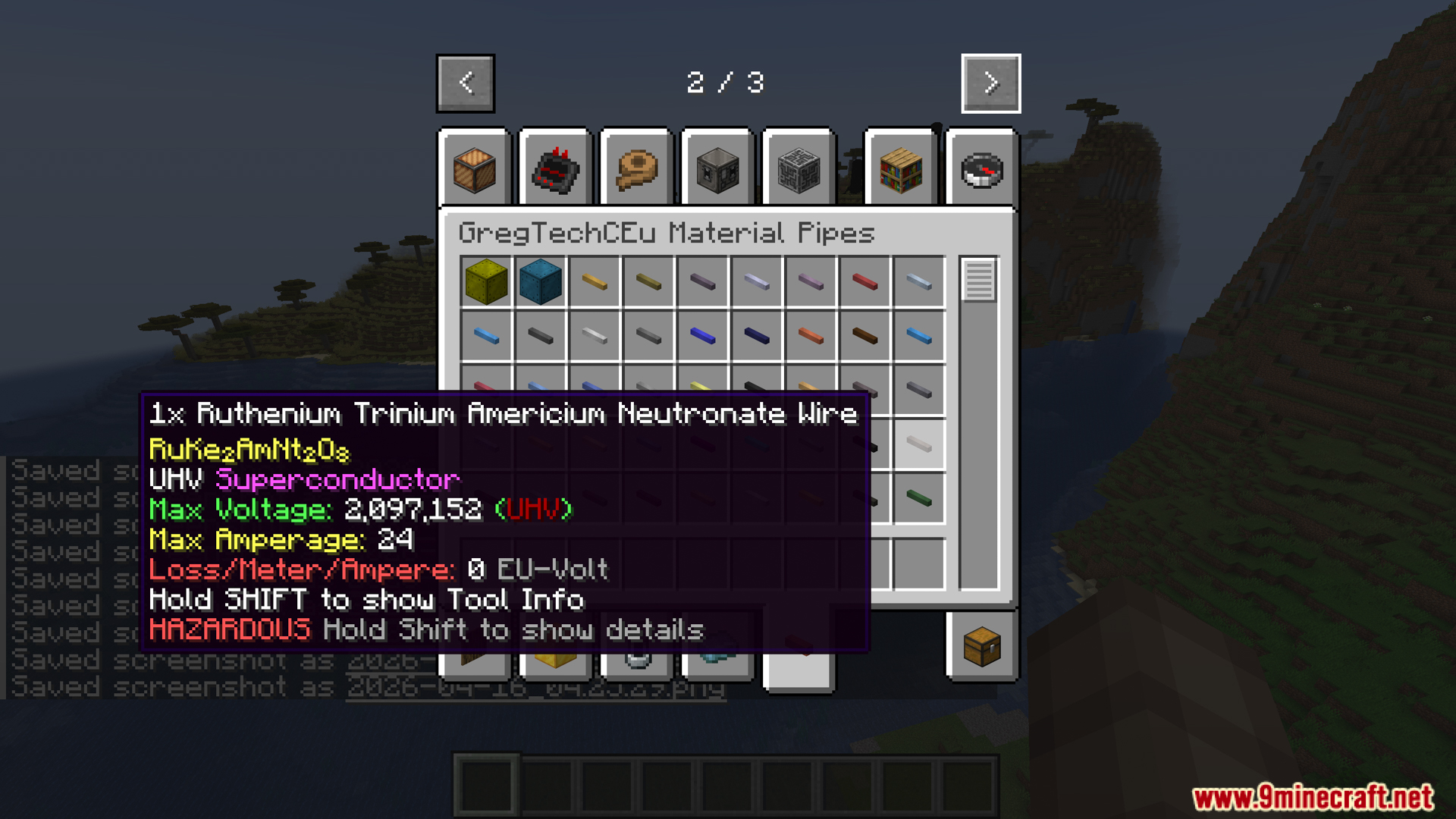
Task: Click the previous page arrow button
Action: pyautogui.click(x=465, y=83)
